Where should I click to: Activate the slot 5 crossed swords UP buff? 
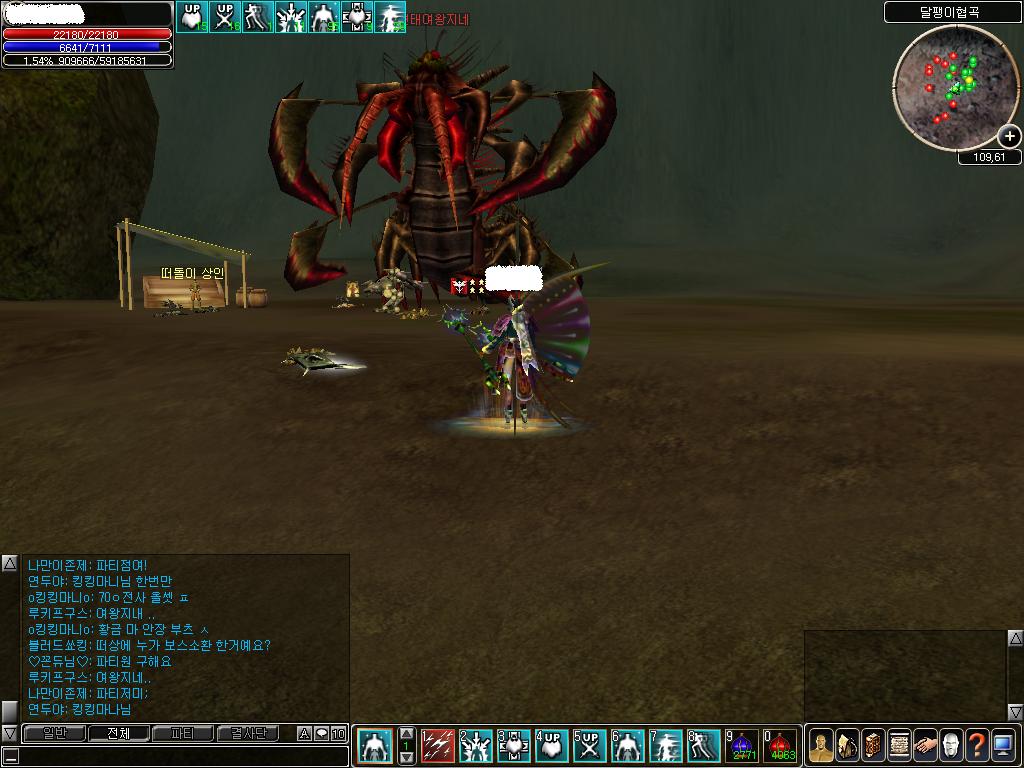coord(590,746)
